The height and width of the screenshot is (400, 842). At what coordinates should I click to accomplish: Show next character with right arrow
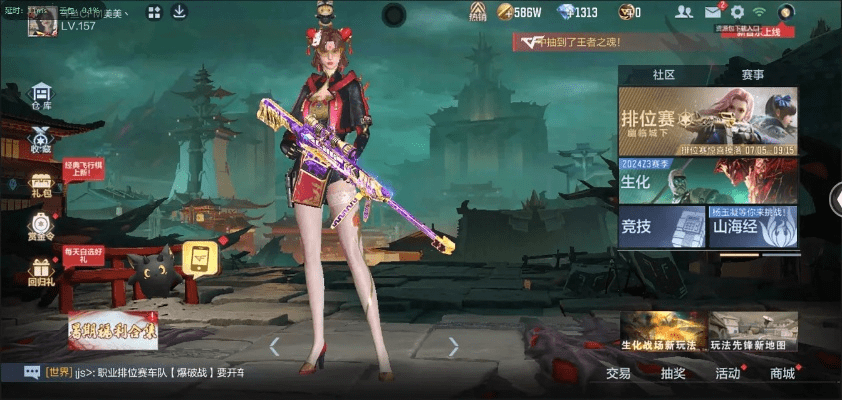[x=453, y=346]
